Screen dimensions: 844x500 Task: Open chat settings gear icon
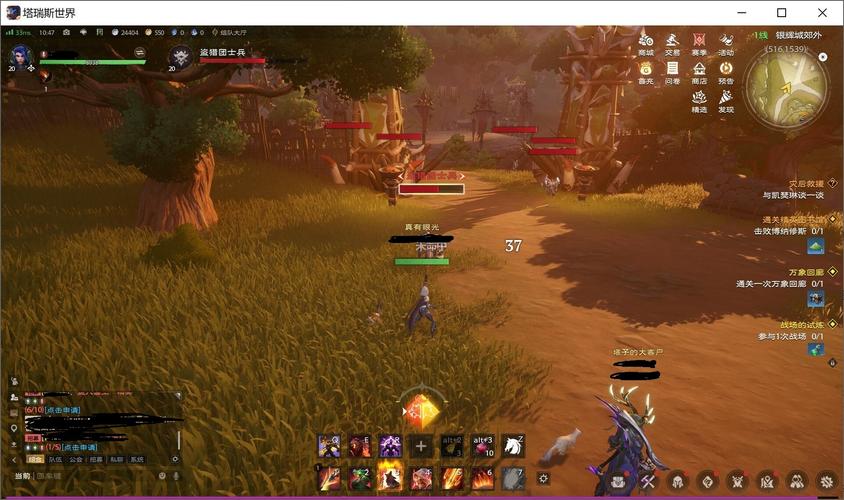(175, 459)
